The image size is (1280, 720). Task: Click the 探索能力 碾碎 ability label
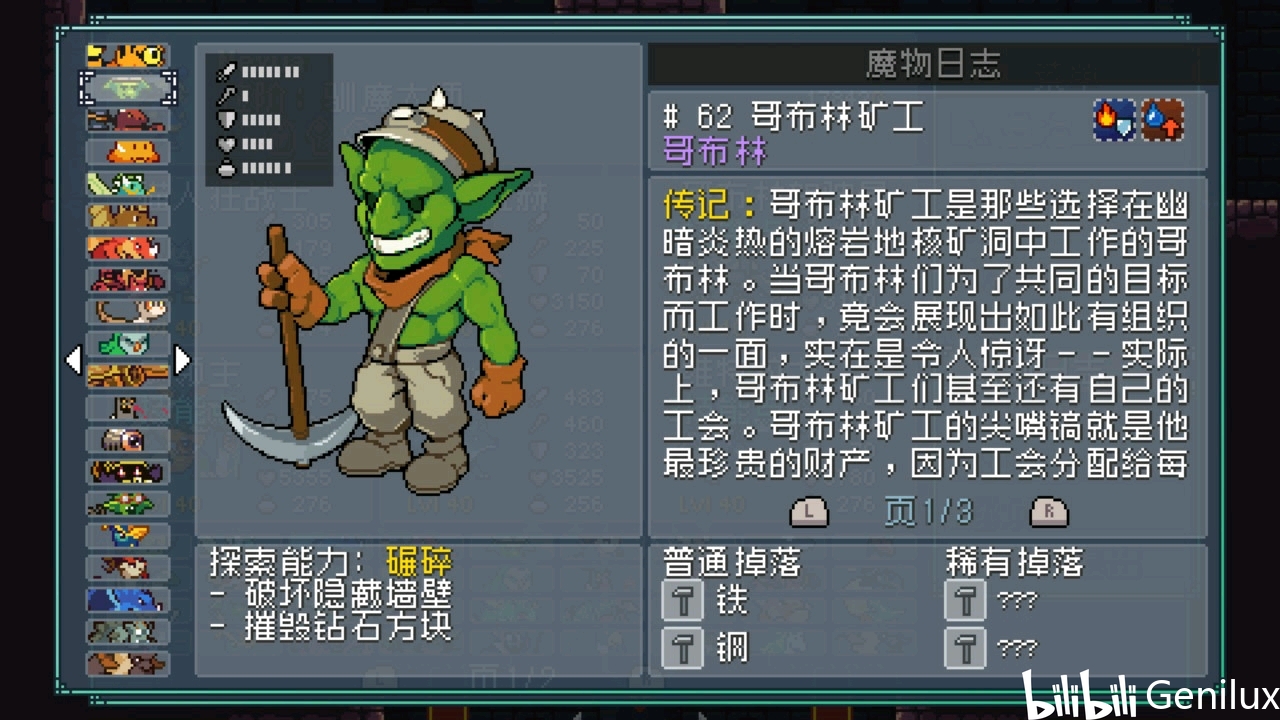331,562
